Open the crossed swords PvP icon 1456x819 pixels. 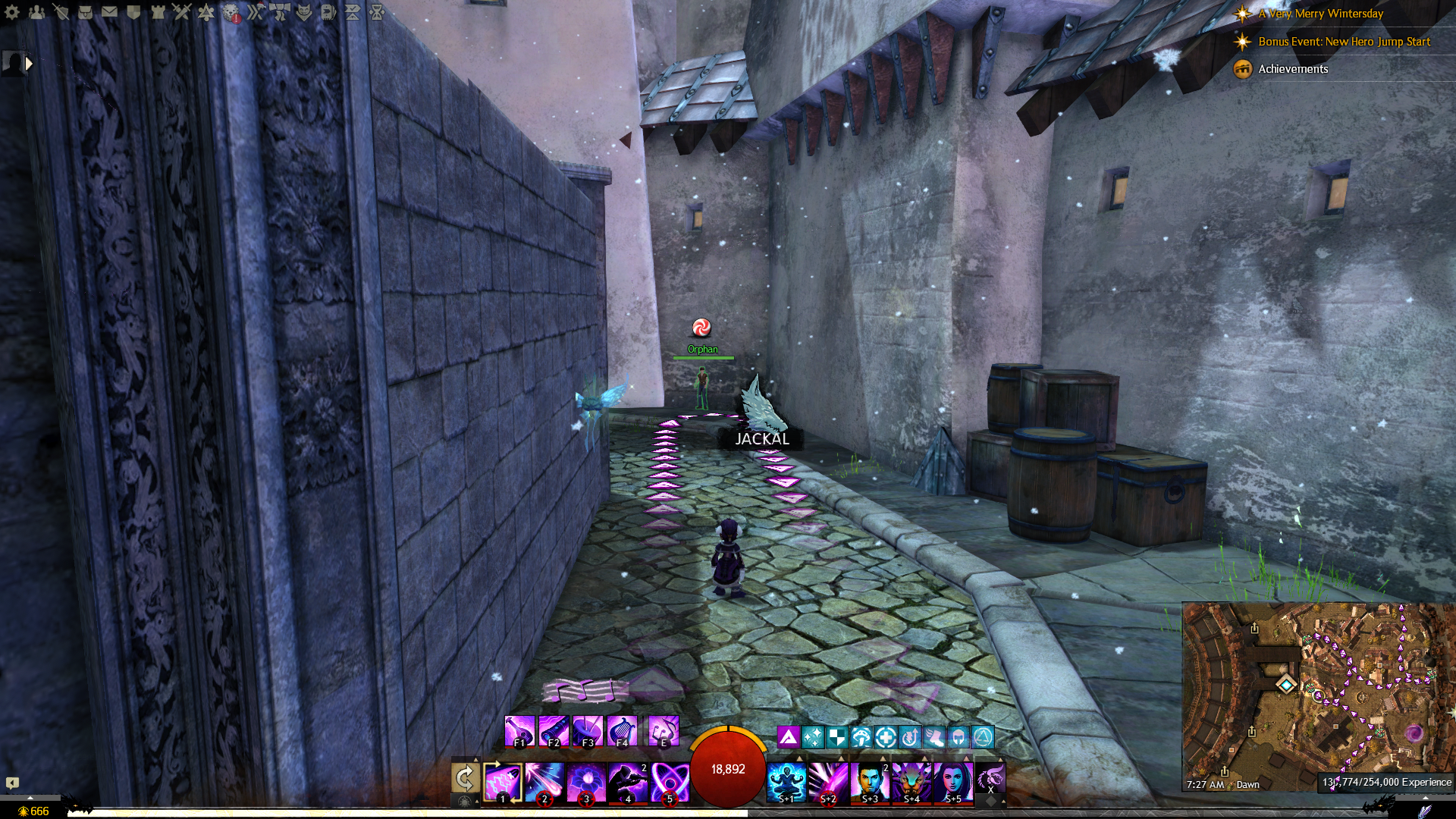[182, 12]
